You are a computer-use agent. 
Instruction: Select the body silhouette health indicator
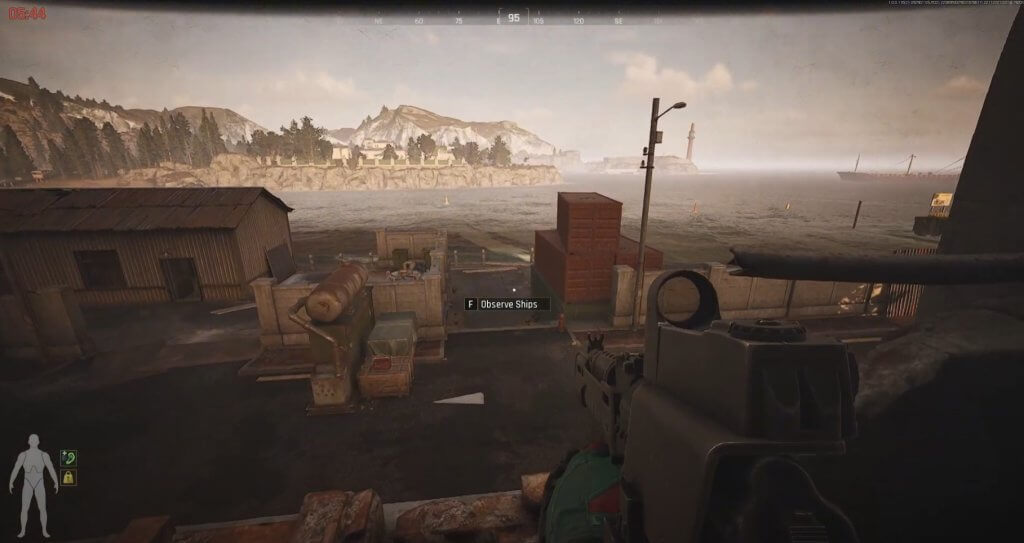34,477
